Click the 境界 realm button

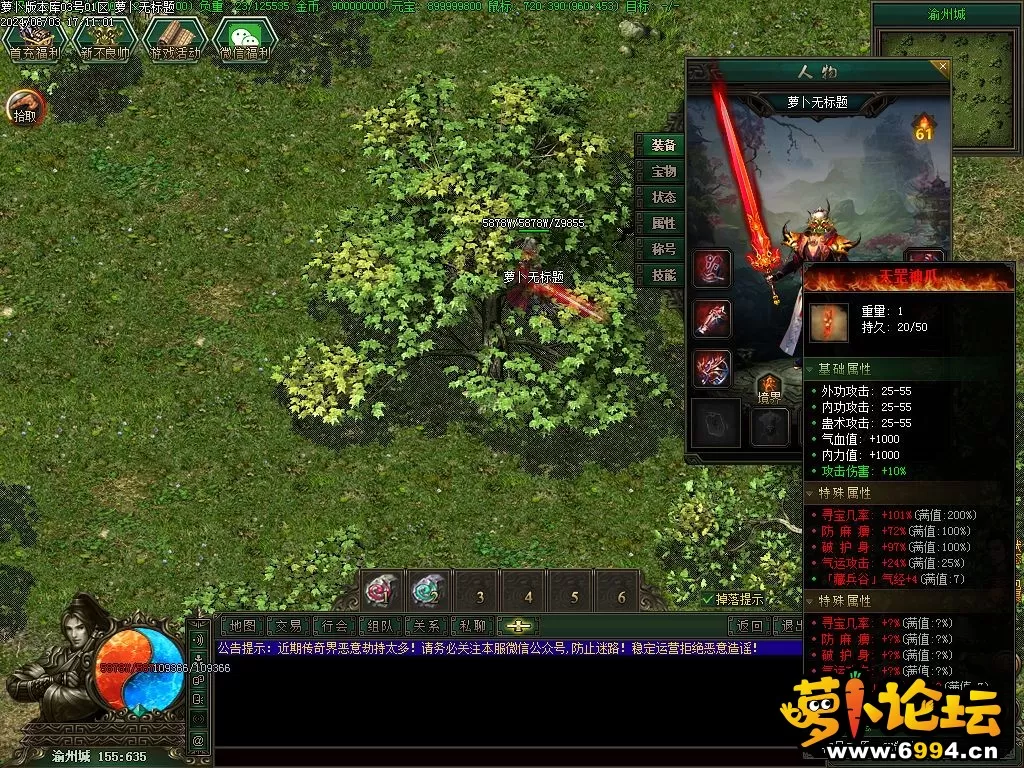[769, 388]
